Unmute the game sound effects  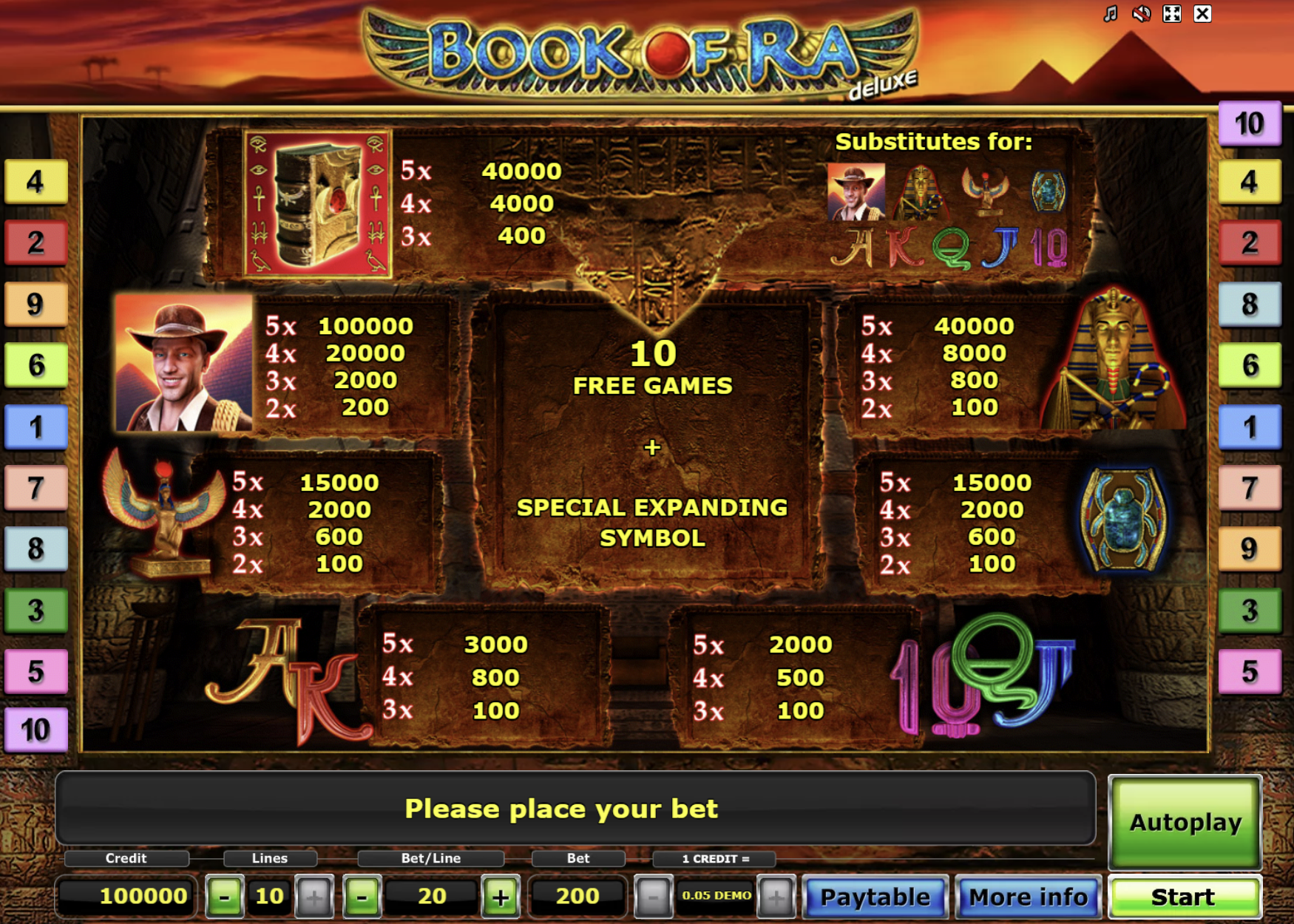1140,13
